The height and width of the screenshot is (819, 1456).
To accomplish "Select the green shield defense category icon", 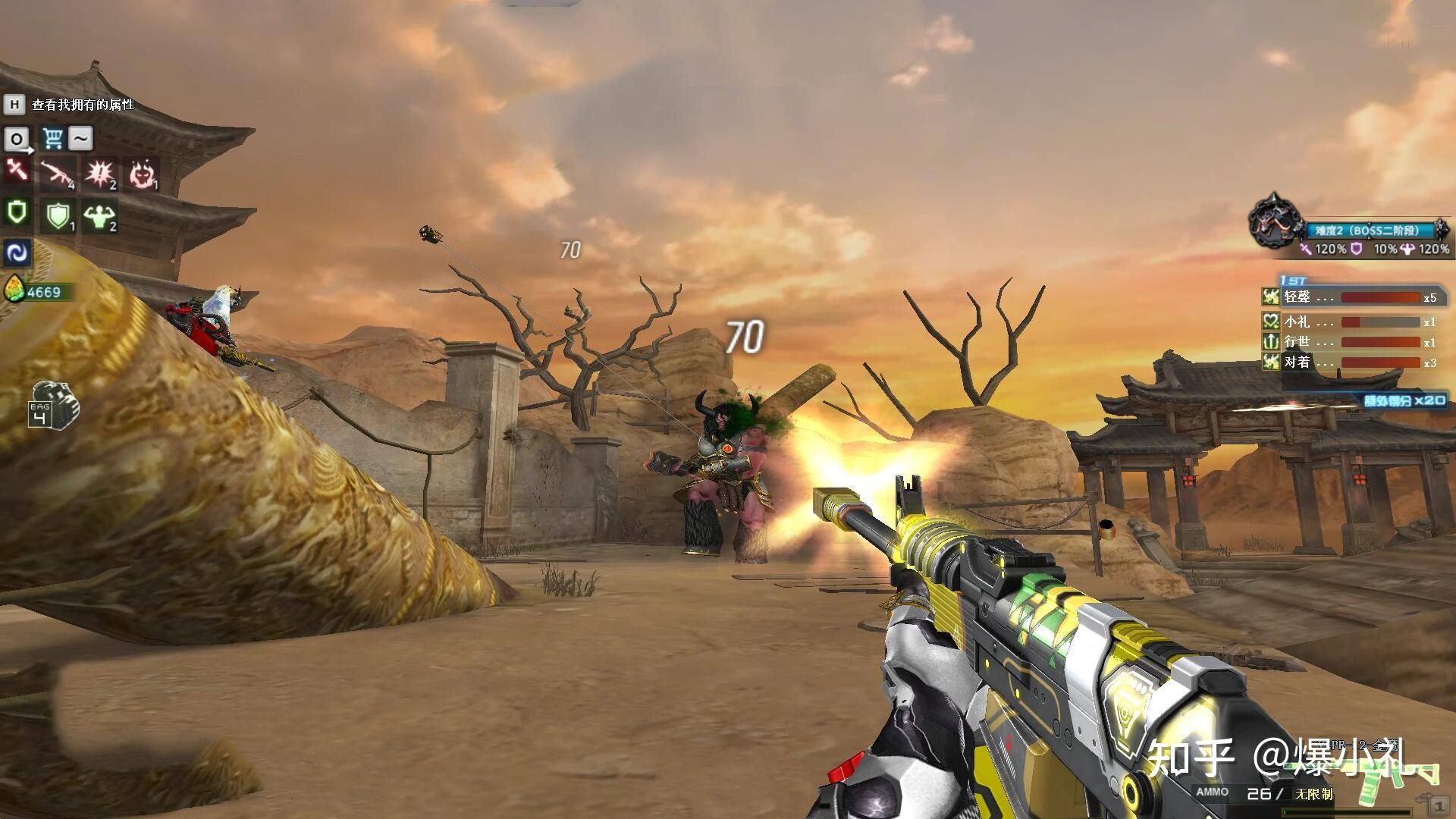I will pos(16,212).
